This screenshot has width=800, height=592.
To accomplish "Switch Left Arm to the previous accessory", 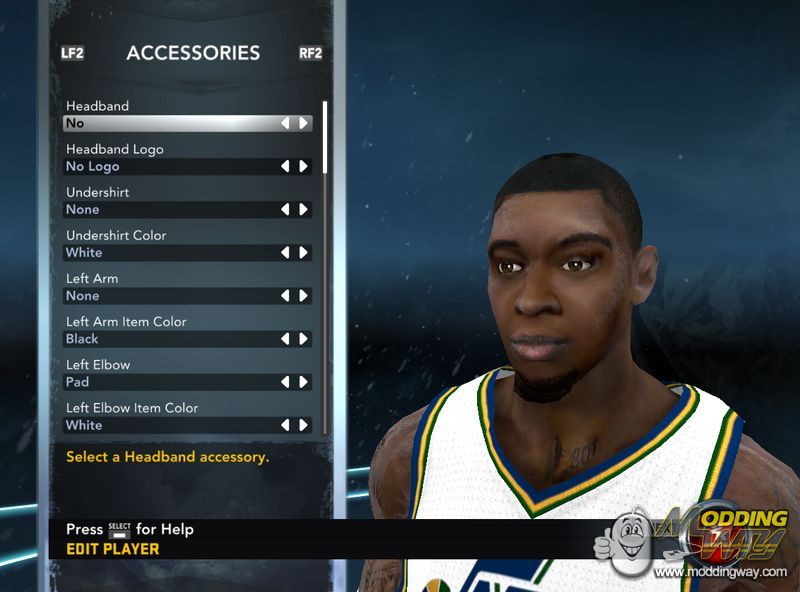I will pos(286,296).
